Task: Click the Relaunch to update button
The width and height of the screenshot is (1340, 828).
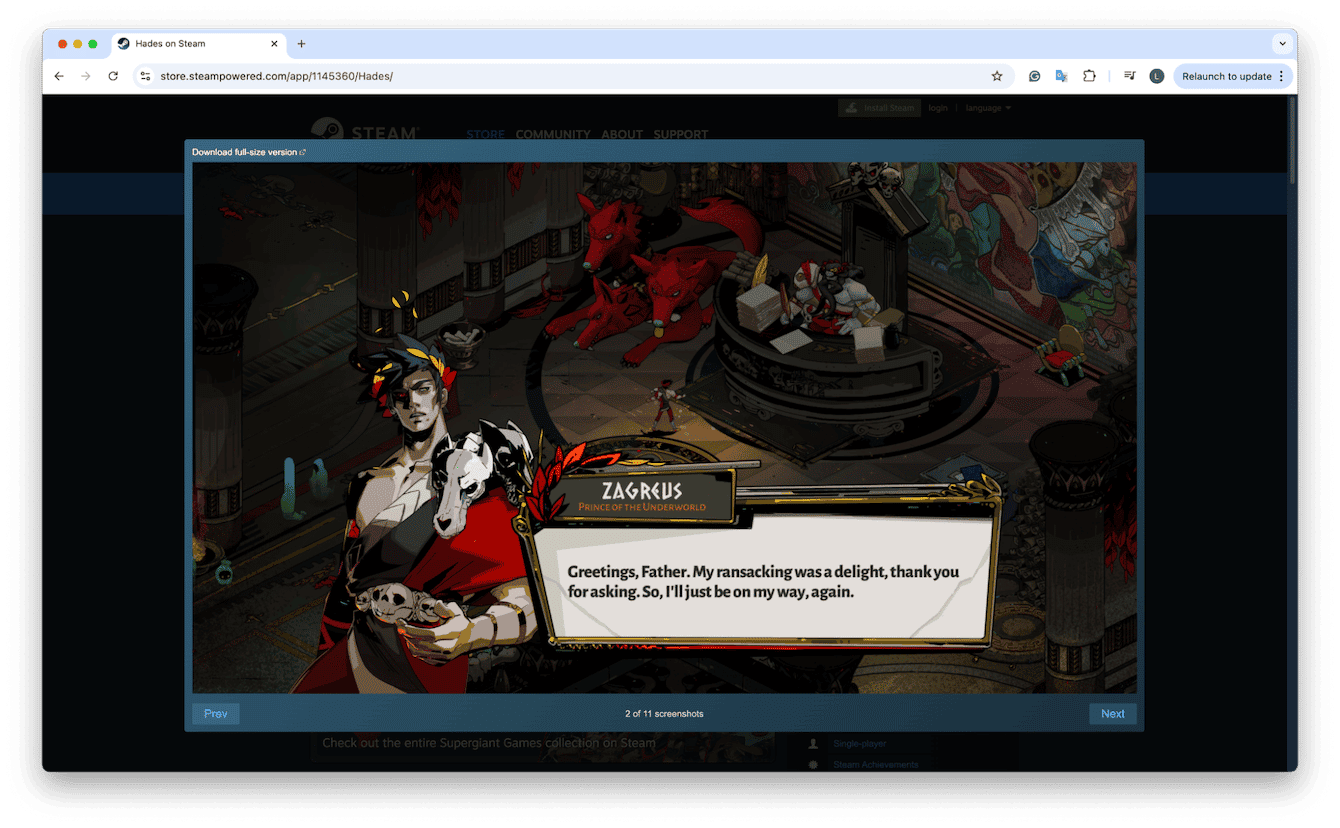Action: (x=1228, y=75)
